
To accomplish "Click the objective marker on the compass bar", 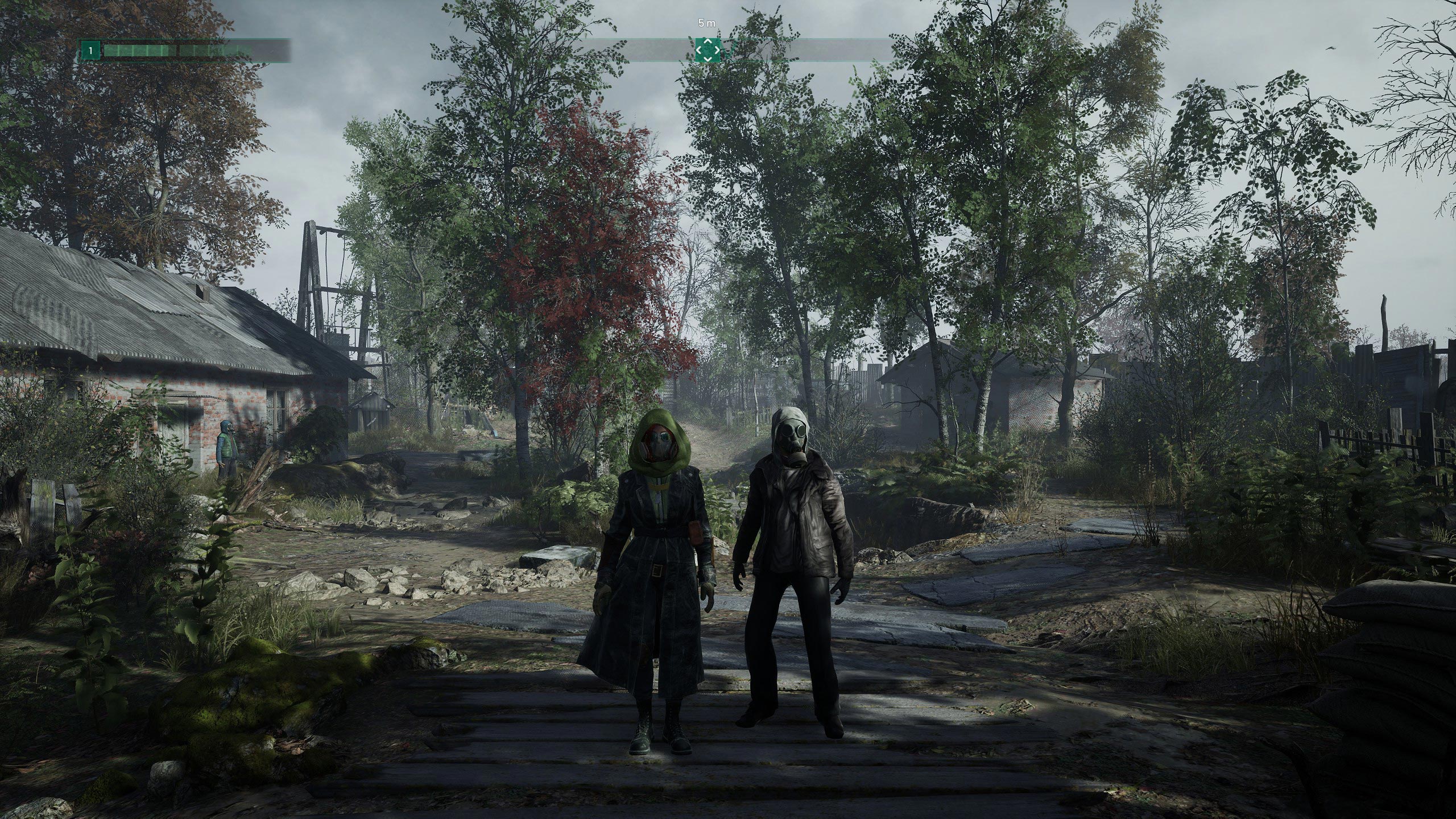I will 707,51.
